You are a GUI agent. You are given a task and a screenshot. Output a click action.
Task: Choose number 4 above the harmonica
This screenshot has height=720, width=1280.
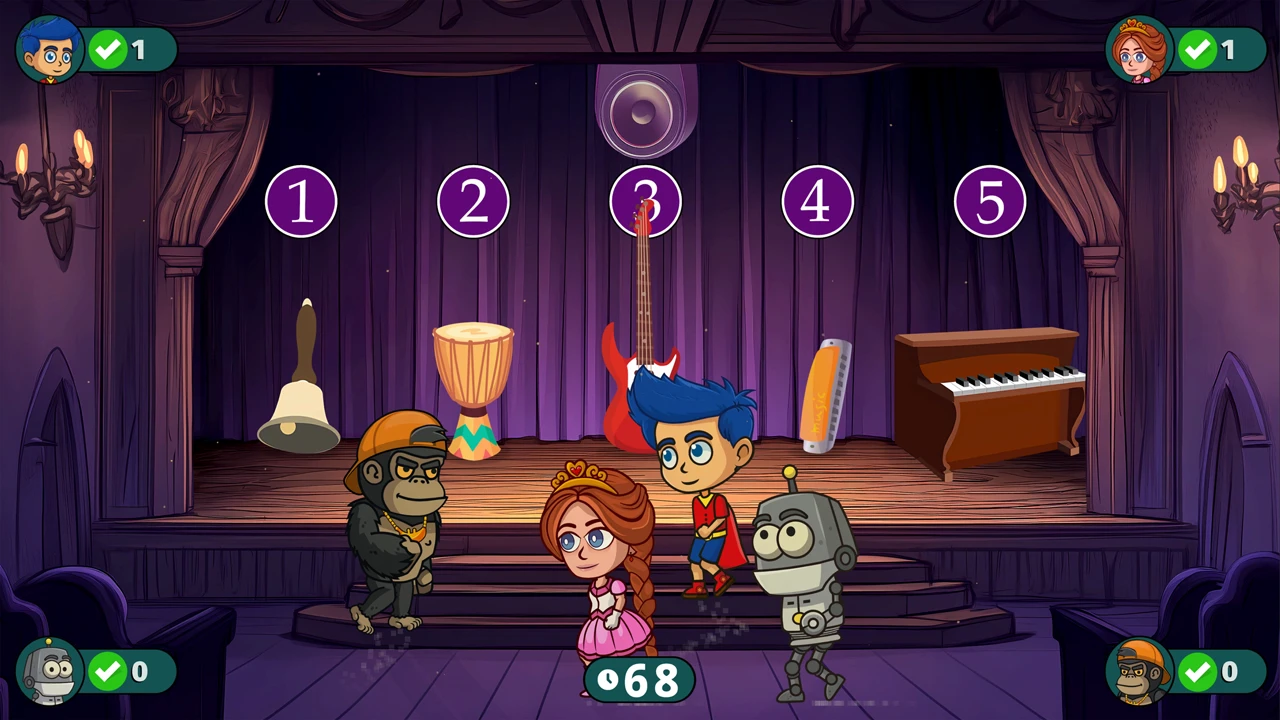pos(817,202)
